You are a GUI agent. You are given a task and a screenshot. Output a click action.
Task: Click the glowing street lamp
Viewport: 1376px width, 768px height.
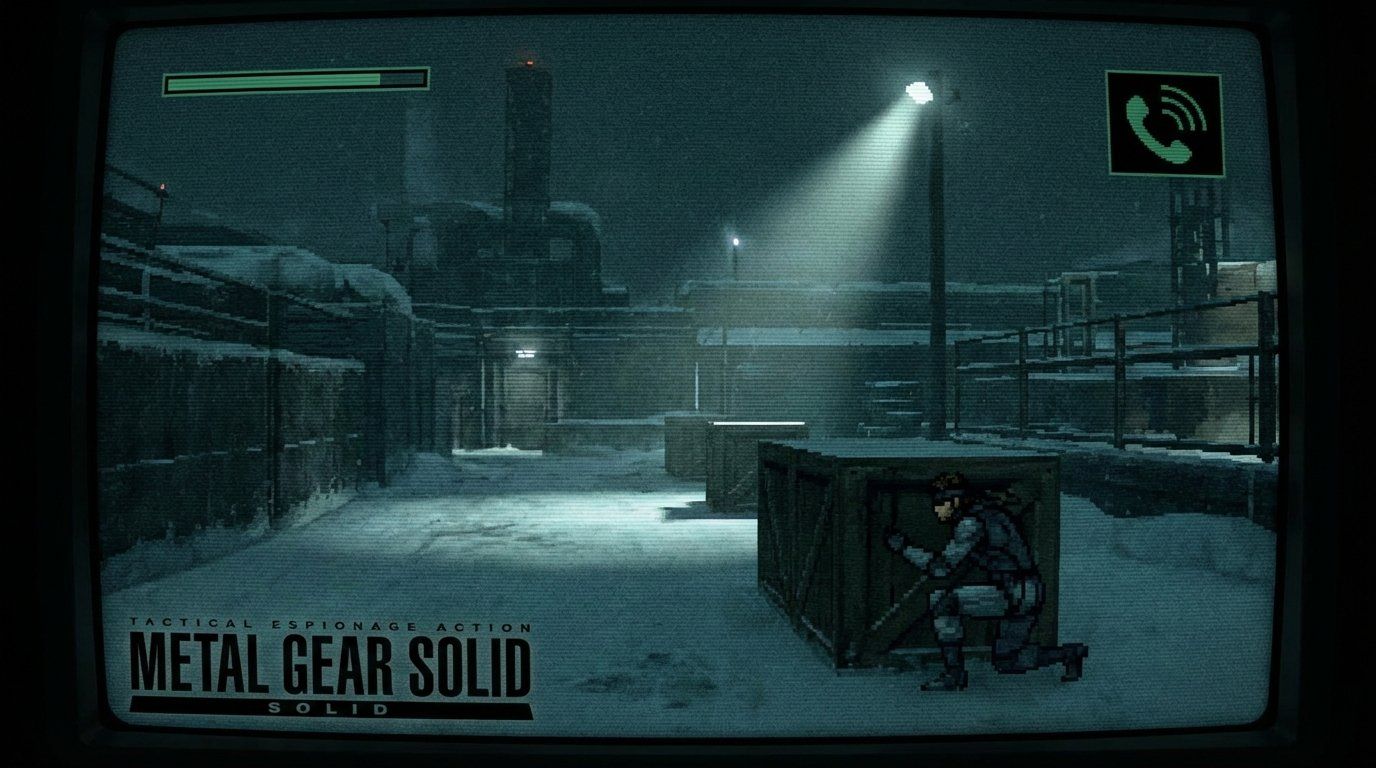tap(916, 90)
